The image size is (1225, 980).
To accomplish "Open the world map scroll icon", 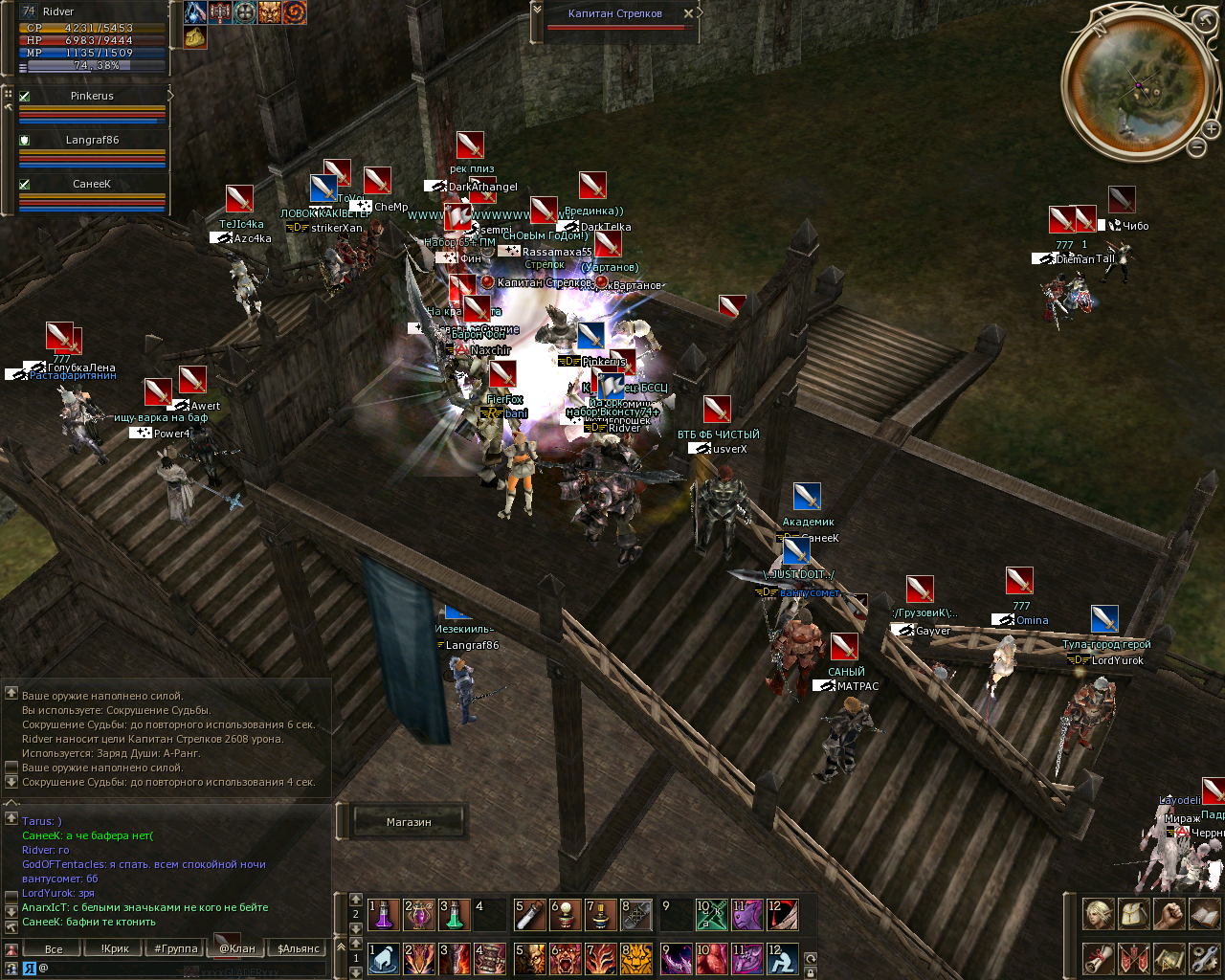I will point(1169,957).
